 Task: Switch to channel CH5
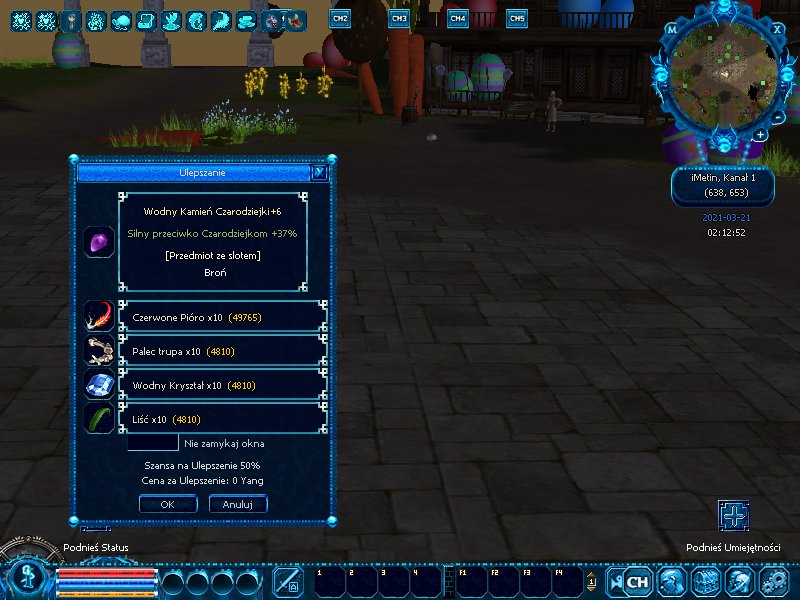pyautogui.click(x=517, y=18)
